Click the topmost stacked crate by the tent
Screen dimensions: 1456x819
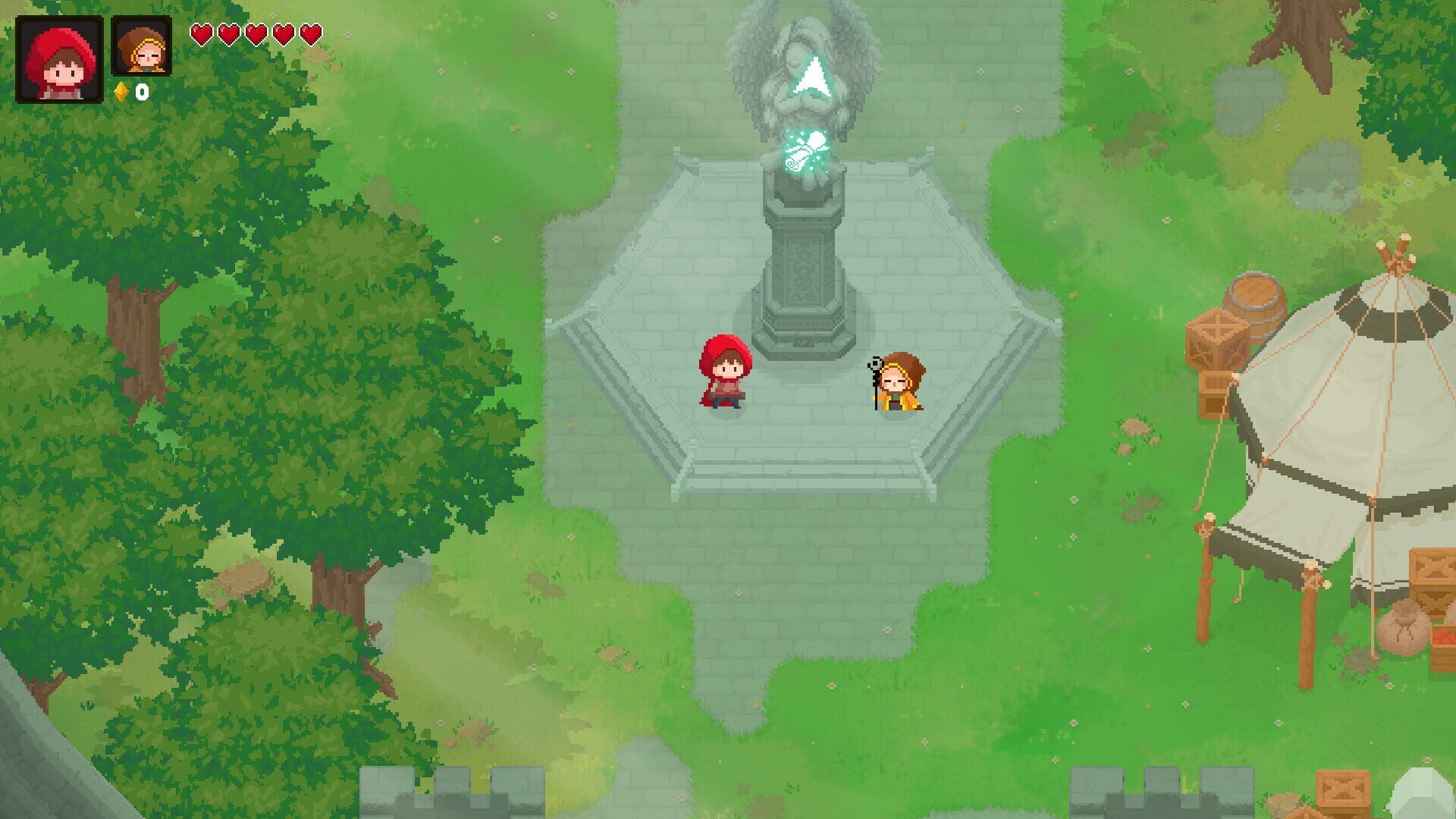[1219, 337]
